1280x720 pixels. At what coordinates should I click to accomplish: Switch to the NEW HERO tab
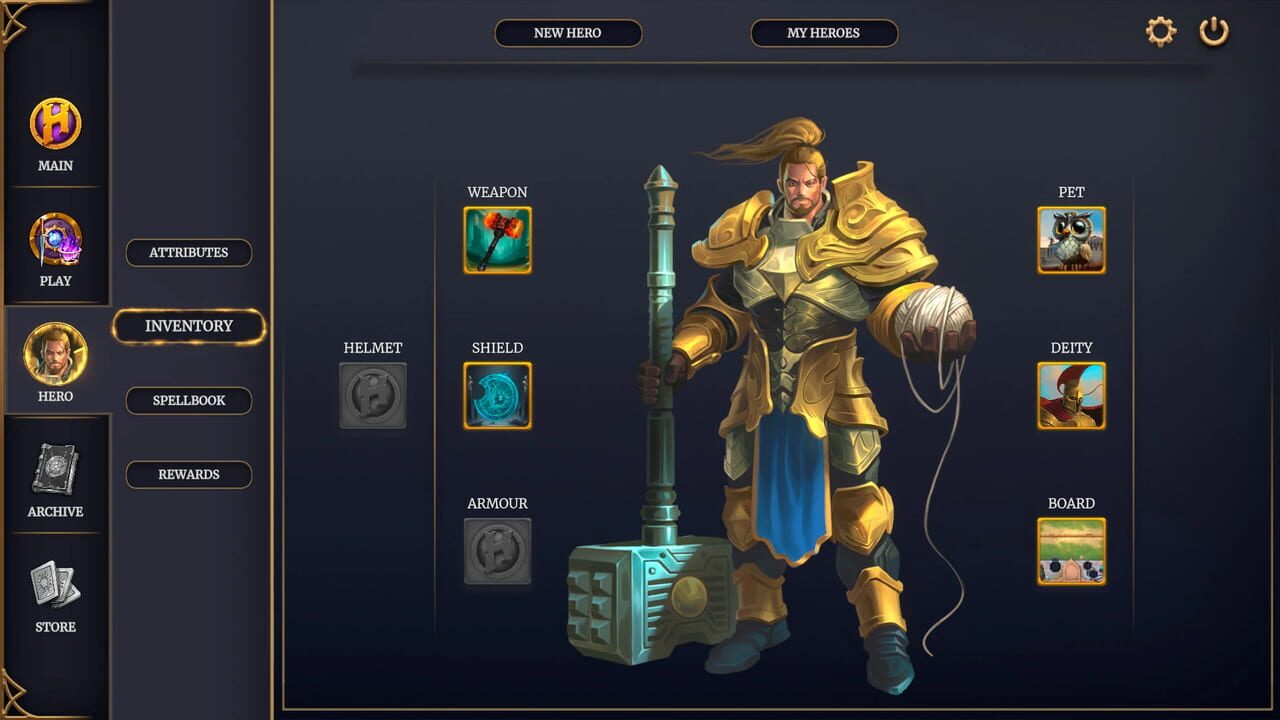point(568,33)
